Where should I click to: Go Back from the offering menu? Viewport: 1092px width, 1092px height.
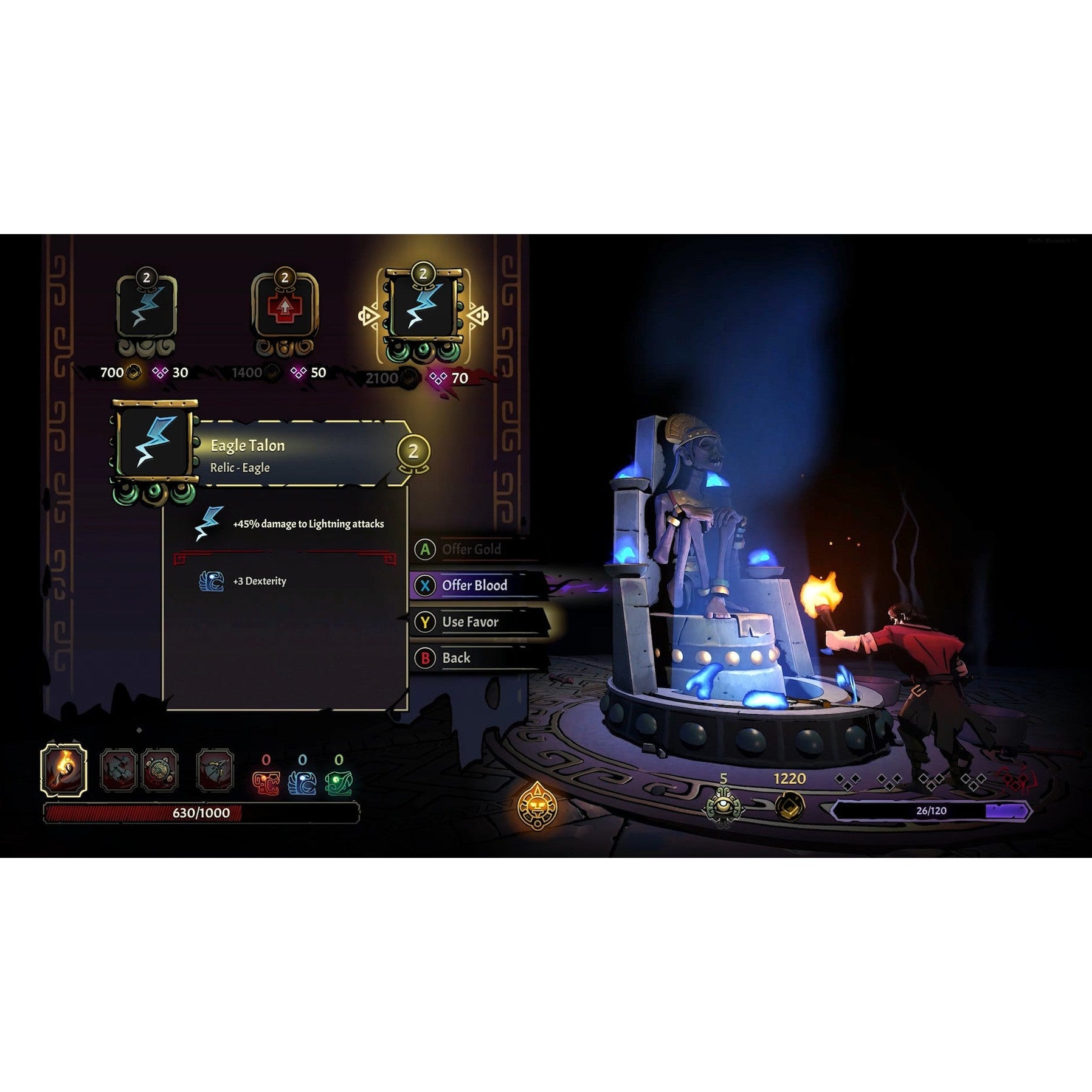[456, 658]
